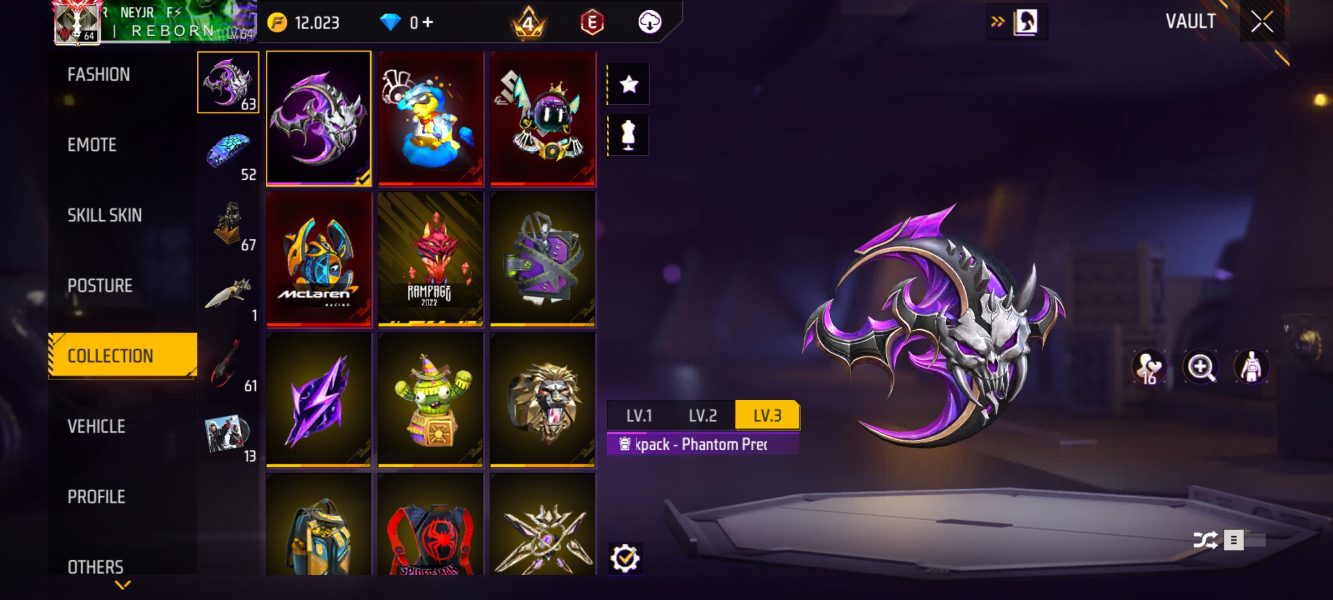This screenshot has width=1333, height=600.
Task: Select the LV.1 backpack level tab
Action: (639, 416)
